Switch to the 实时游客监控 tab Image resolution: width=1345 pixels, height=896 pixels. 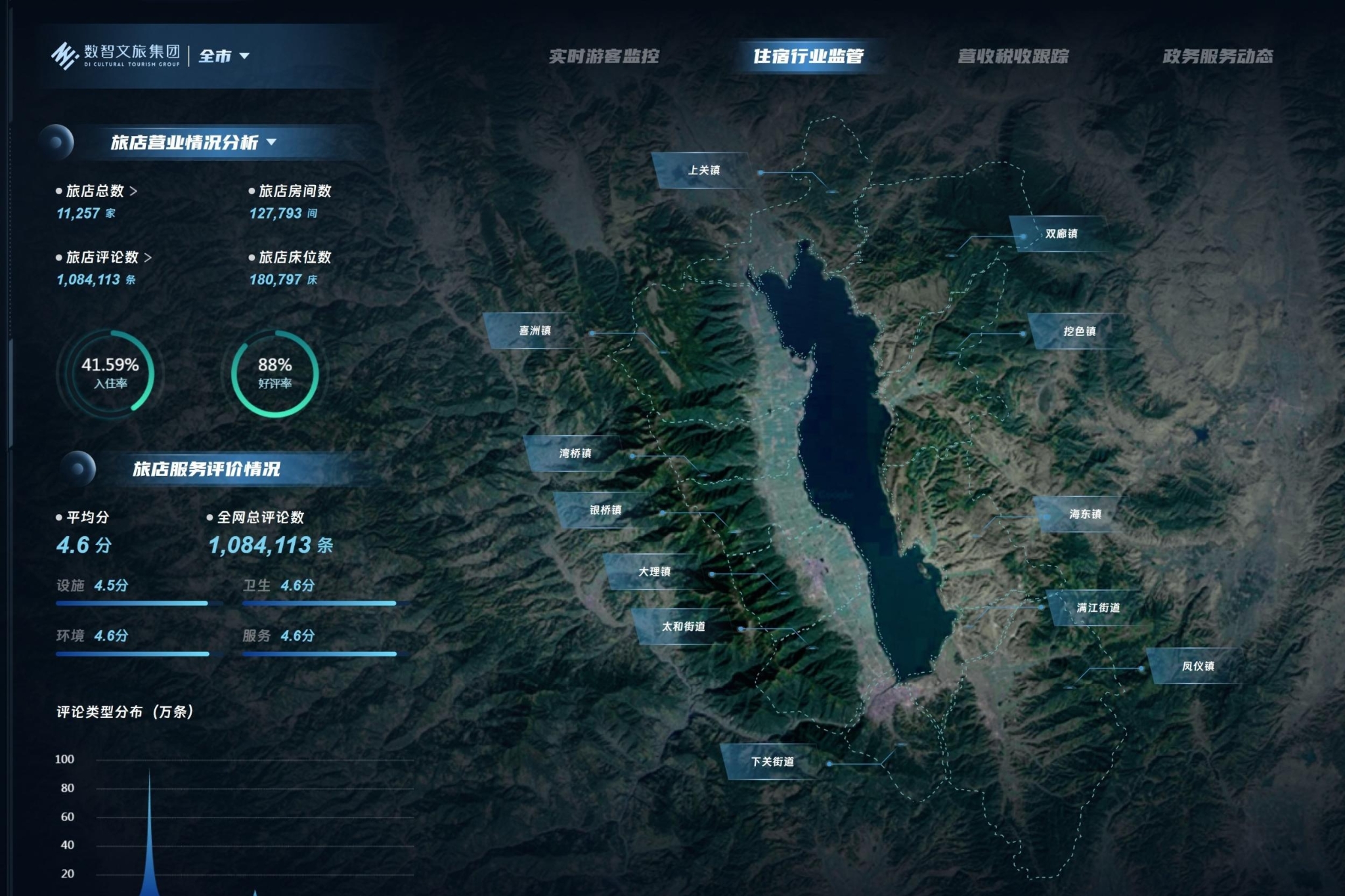point(604,56)
